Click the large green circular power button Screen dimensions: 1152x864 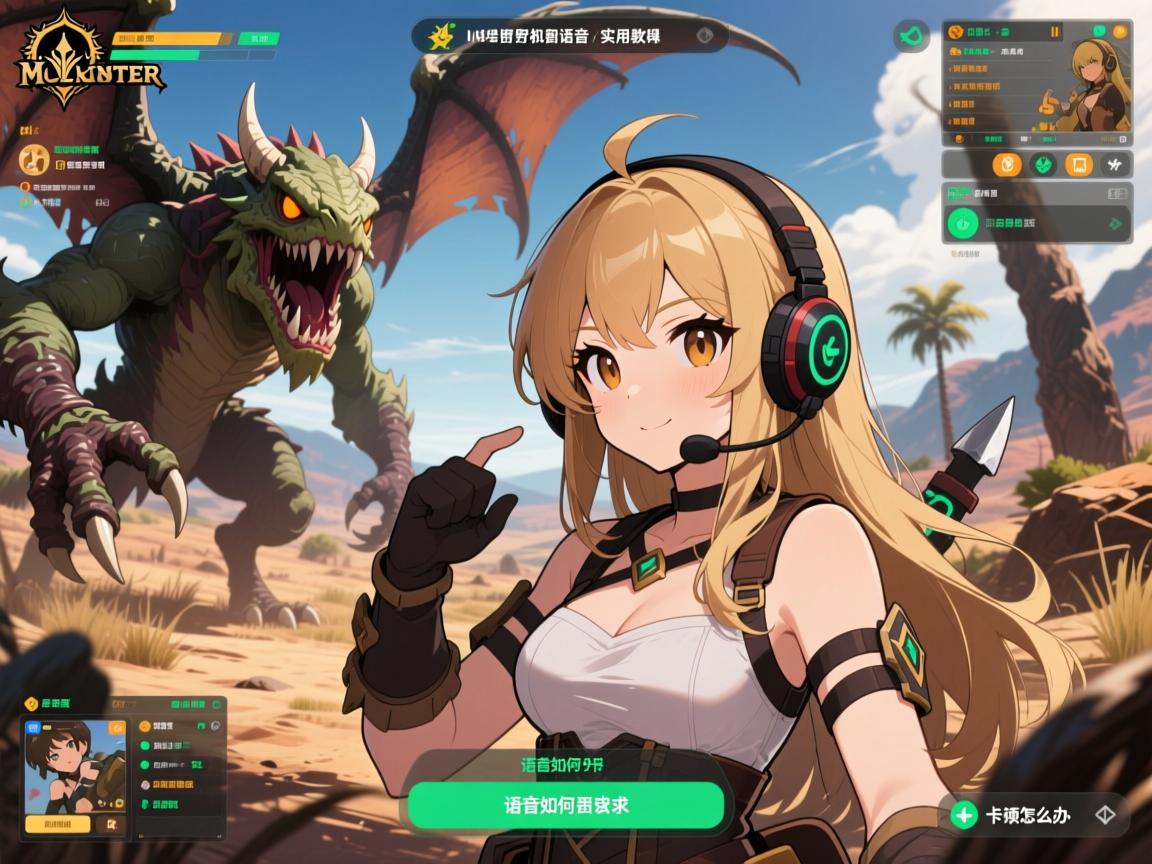(963, 223)
